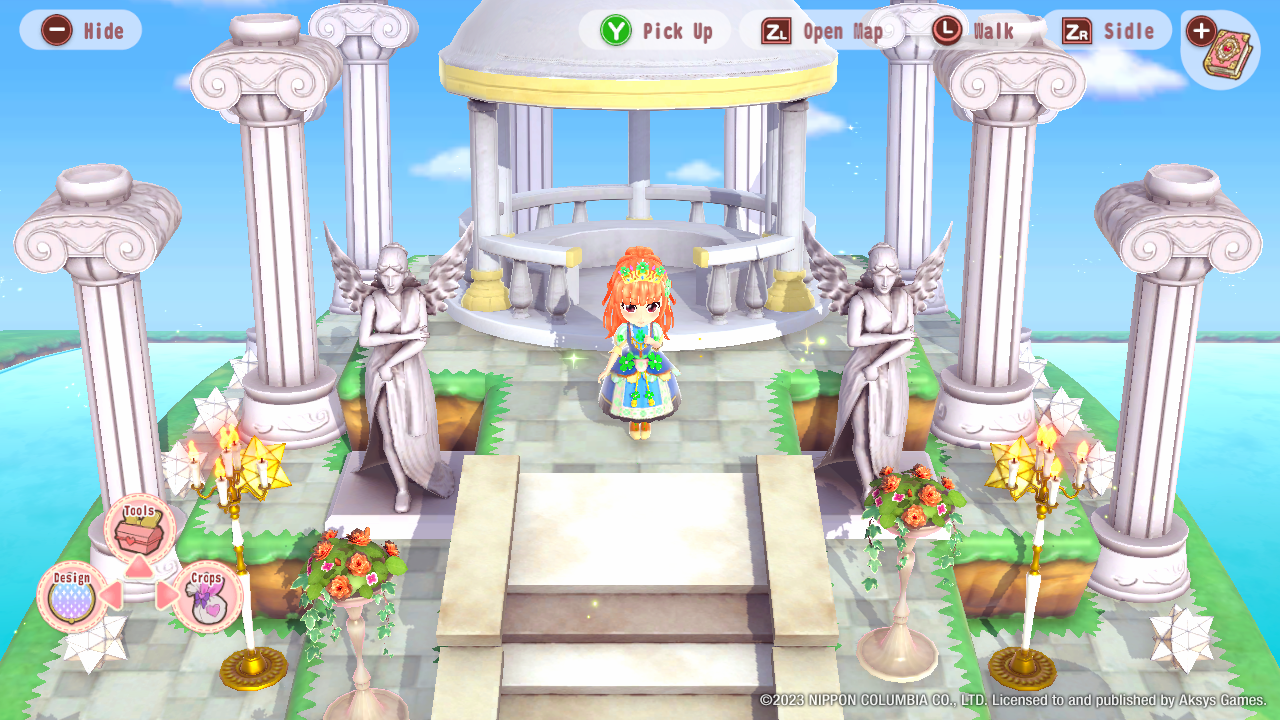Select the colorful circle inside the Design icon
Viewport: 1280px width, 720px height.
tap(72, 602)
